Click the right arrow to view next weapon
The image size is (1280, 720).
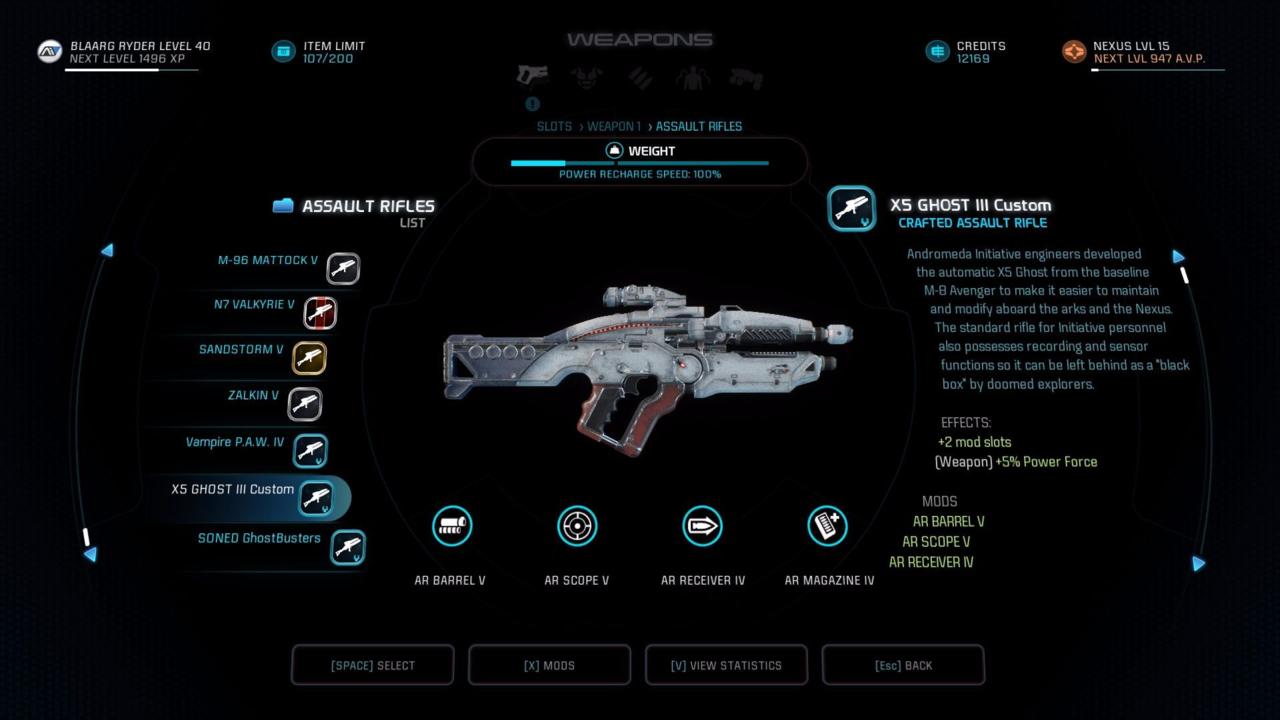pyautogui.click(x=1178, y=257)
